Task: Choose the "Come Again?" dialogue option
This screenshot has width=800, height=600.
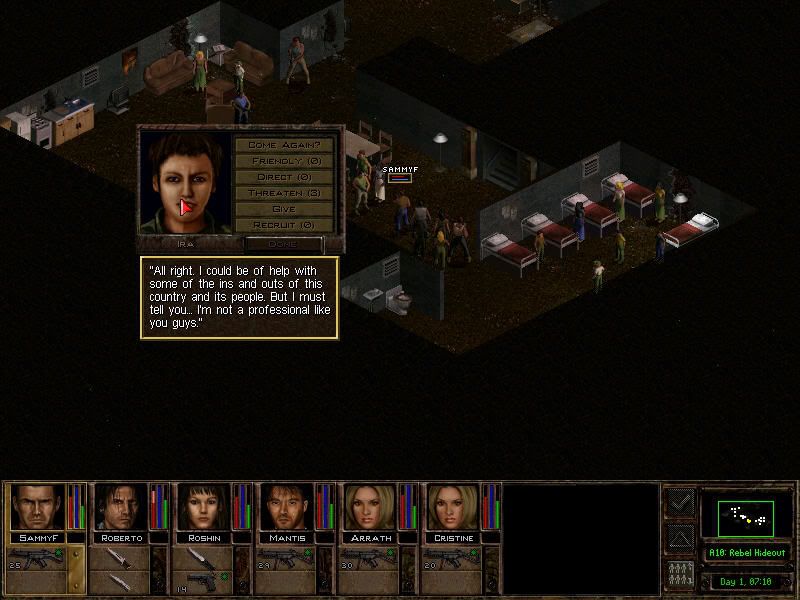Action: click(x=290, y=145)
